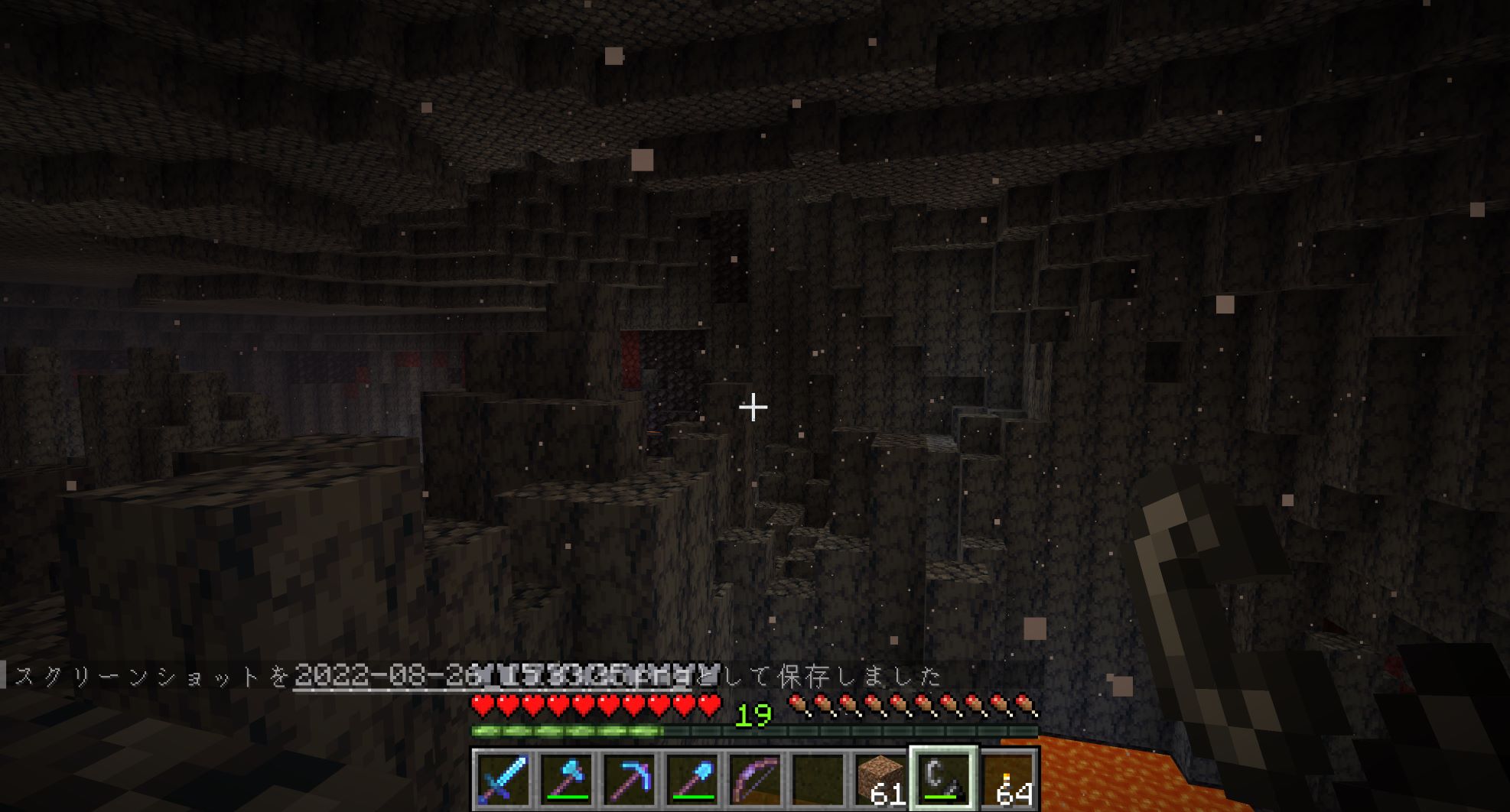Choose the diamond pickaxe in the hotbar
This screenshot has width=1510, height=812.
point(630,778)
